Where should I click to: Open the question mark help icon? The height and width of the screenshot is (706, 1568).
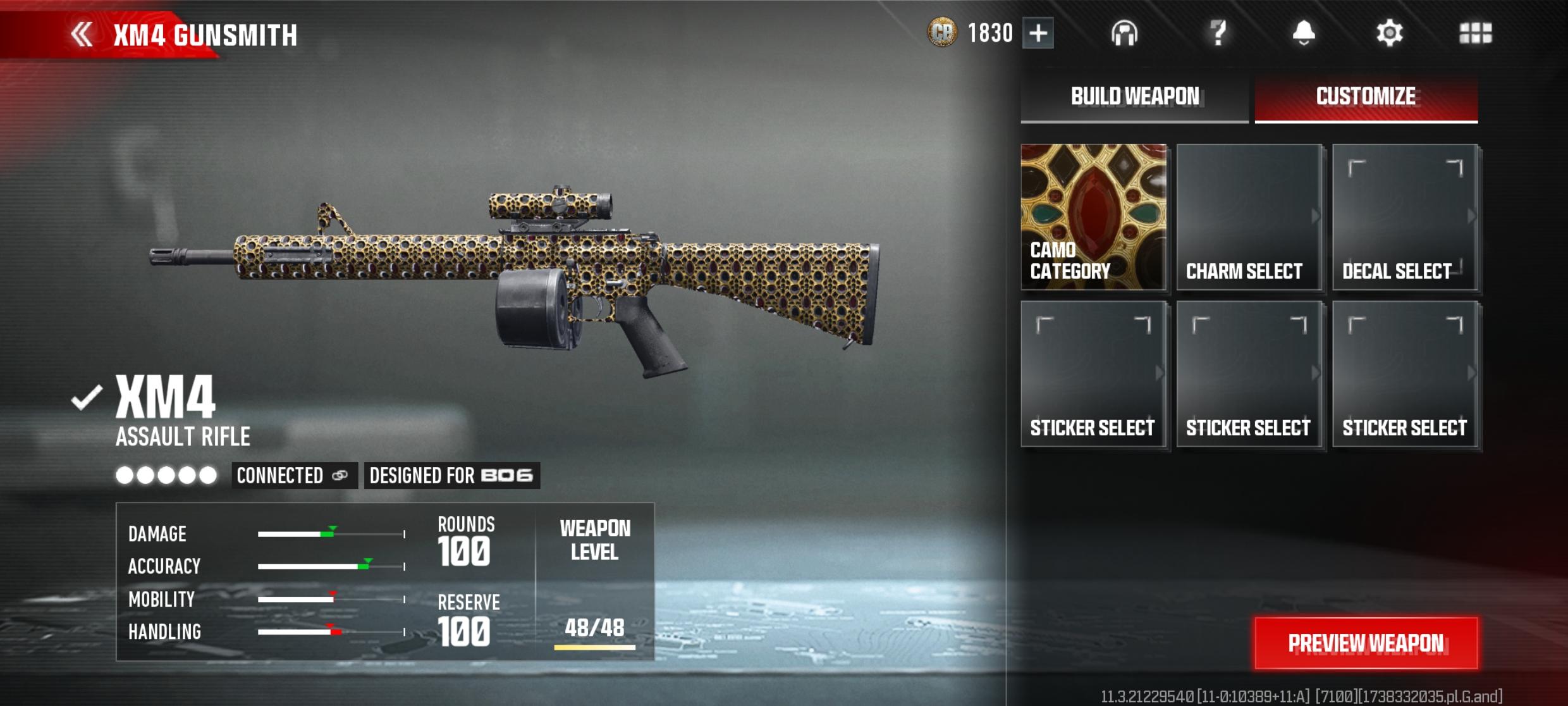(1218, 33)
